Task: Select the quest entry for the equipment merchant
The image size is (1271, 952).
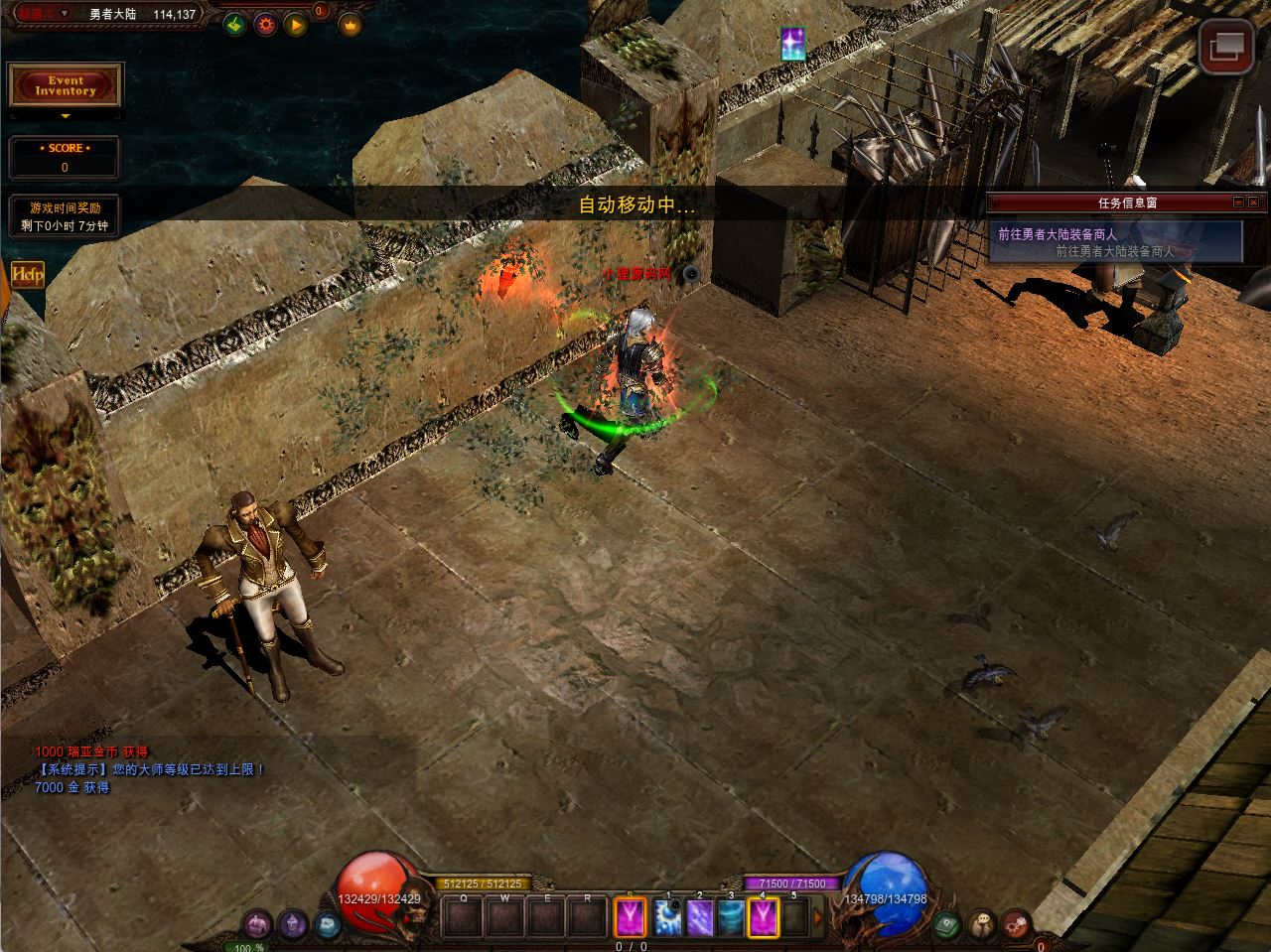Action: coord(1114,242)
